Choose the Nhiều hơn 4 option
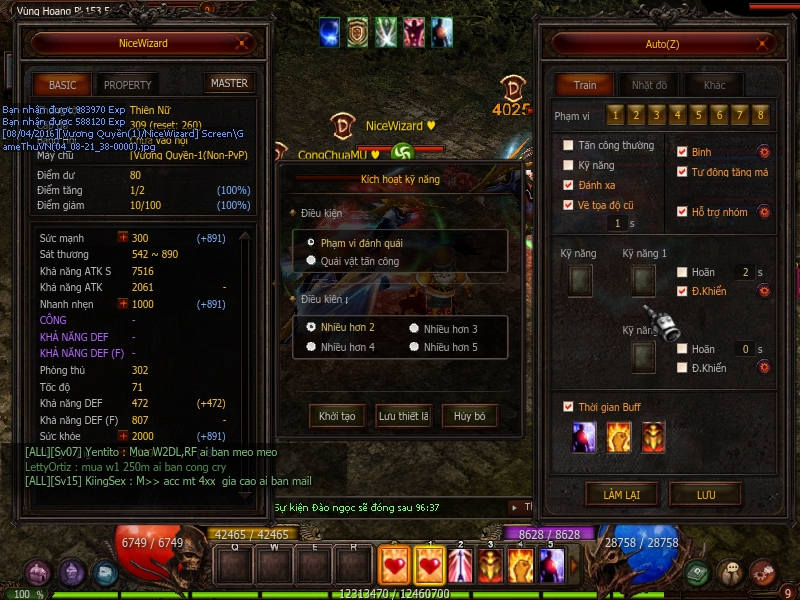The width and height of the screenshot is (800, 600). point(312,347)
